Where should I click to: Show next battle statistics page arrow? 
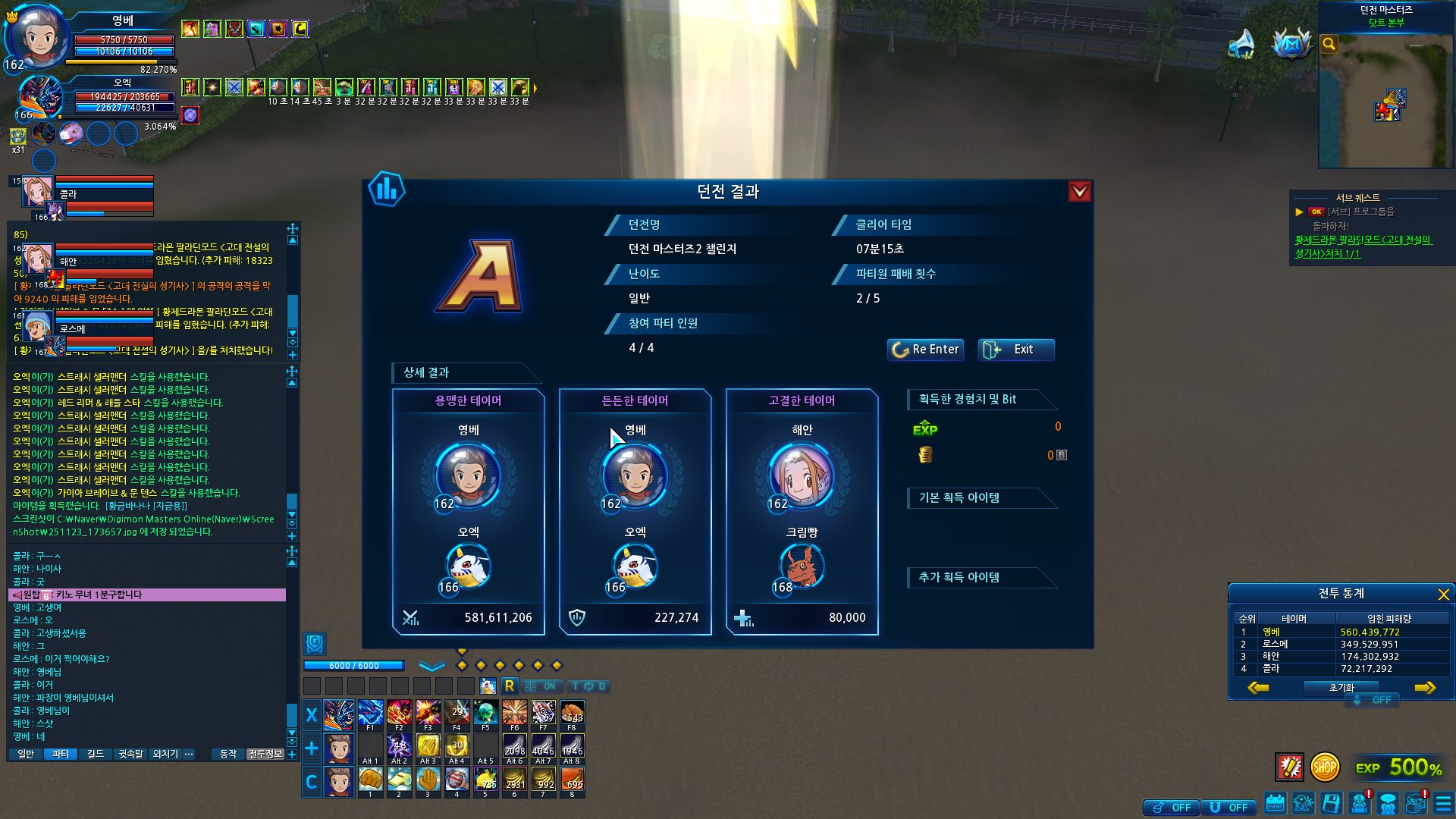coord(1425,688)
